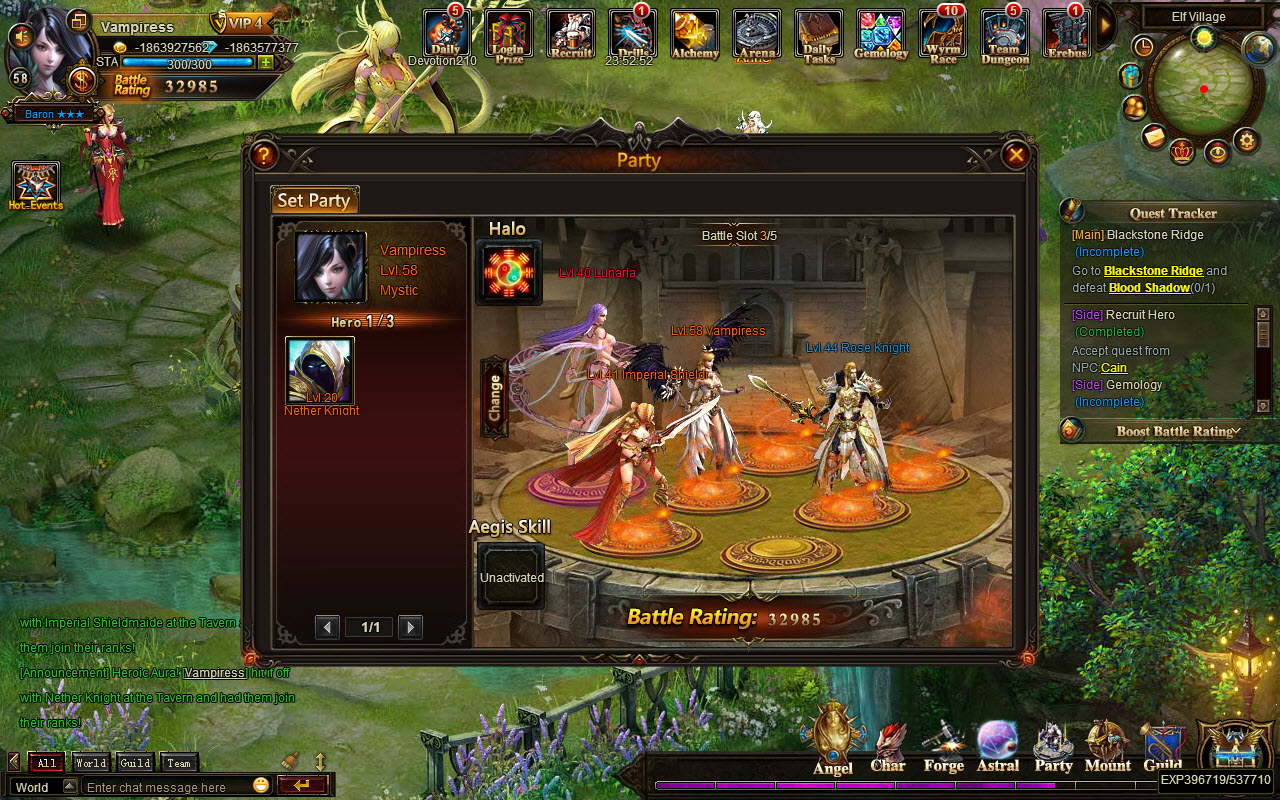Select the Guild chat tab
Viewport: 1280px width, 800px height.
[133, 762]
